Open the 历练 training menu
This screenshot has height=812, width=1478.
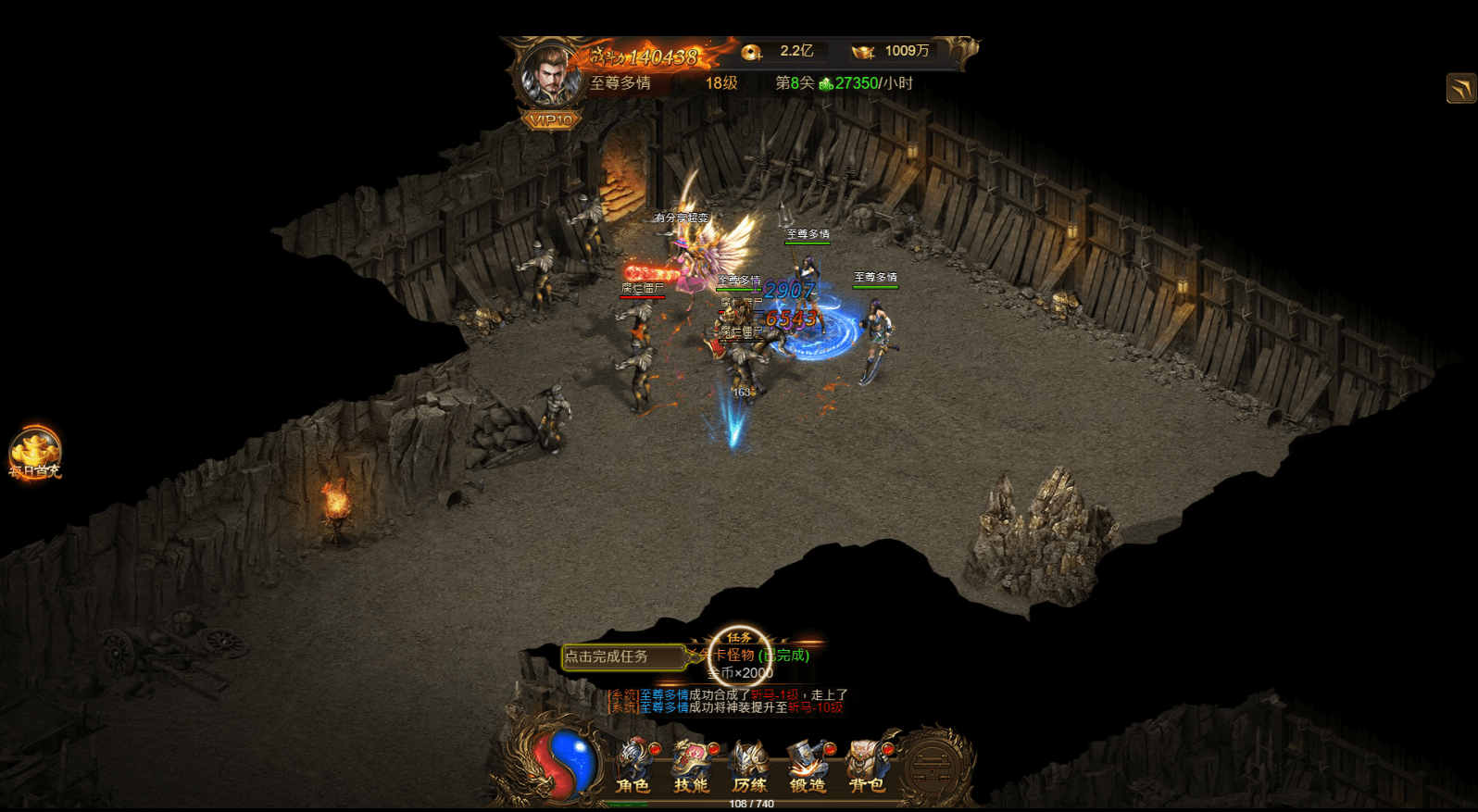749,766
